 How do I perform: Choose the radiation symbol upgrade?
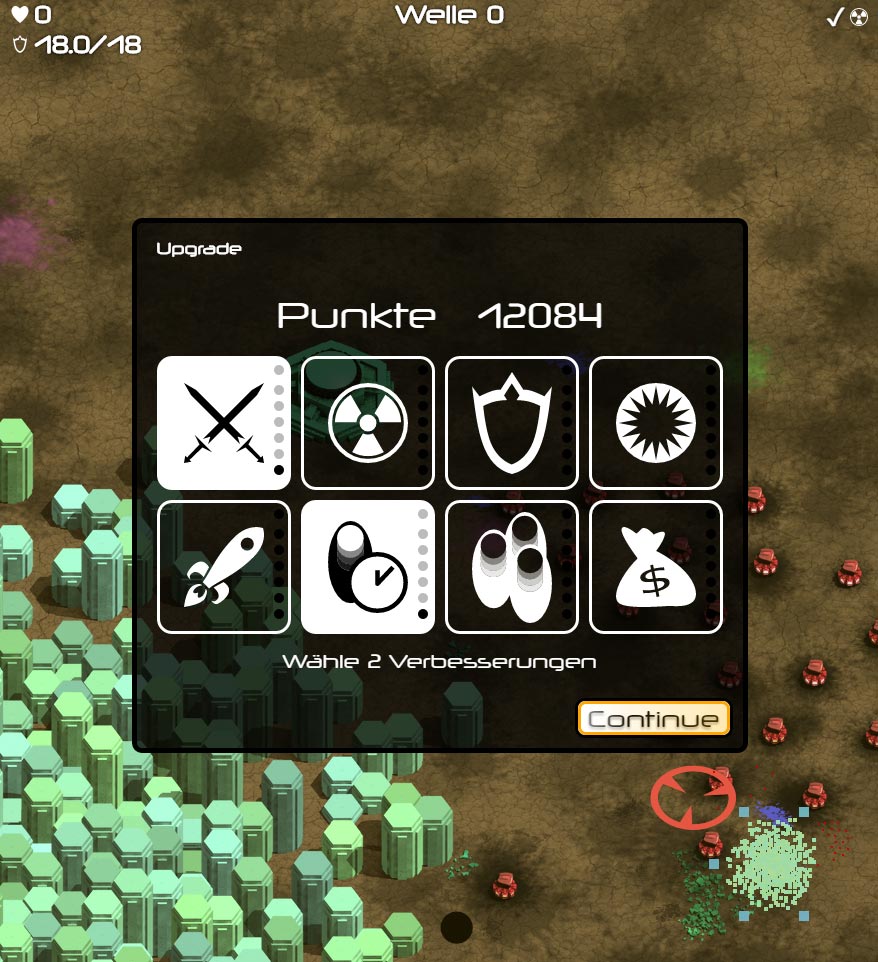click(367, 423)
